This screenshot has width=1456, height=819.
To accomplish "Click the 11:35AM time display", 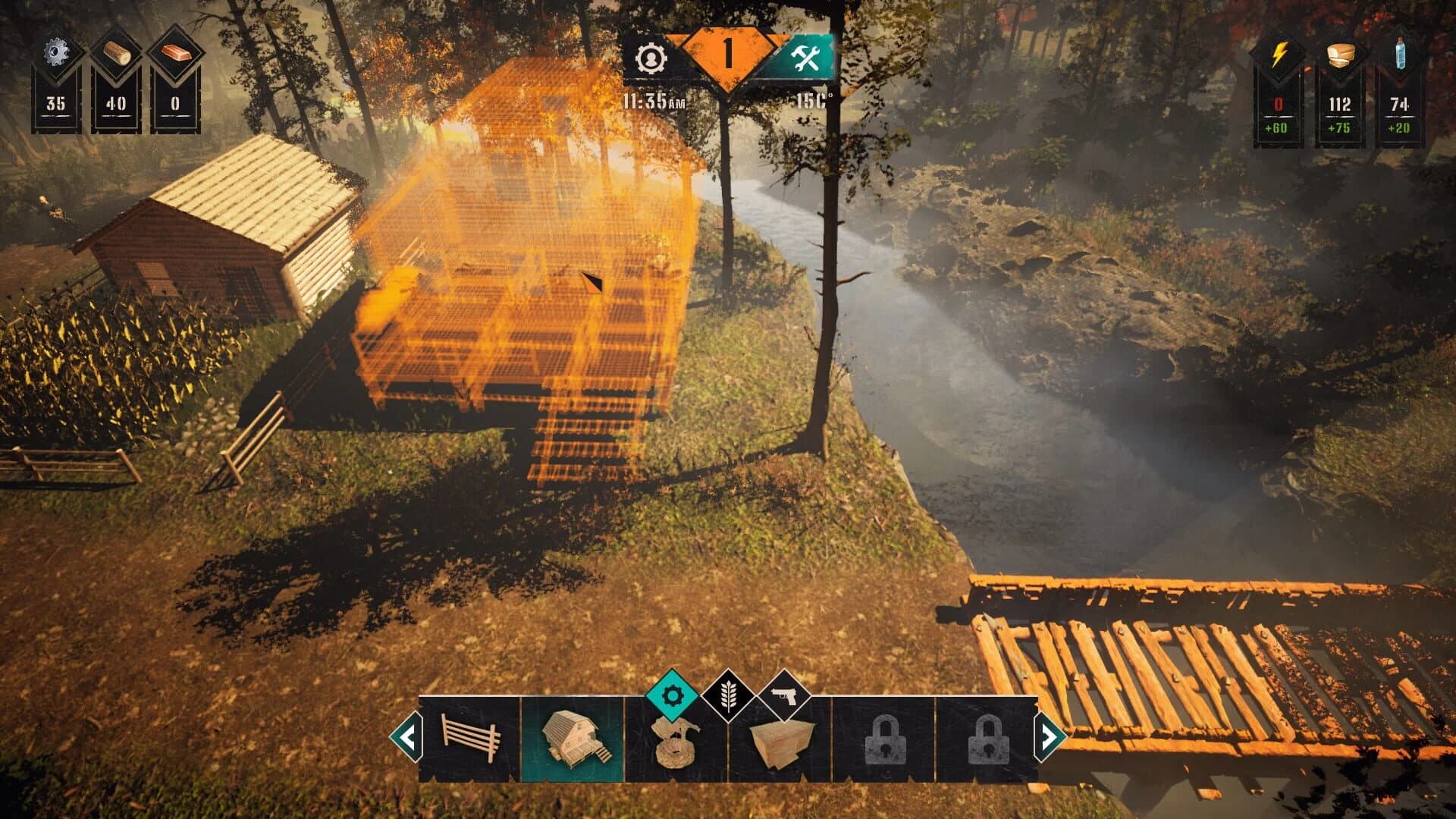I will 654,97.
